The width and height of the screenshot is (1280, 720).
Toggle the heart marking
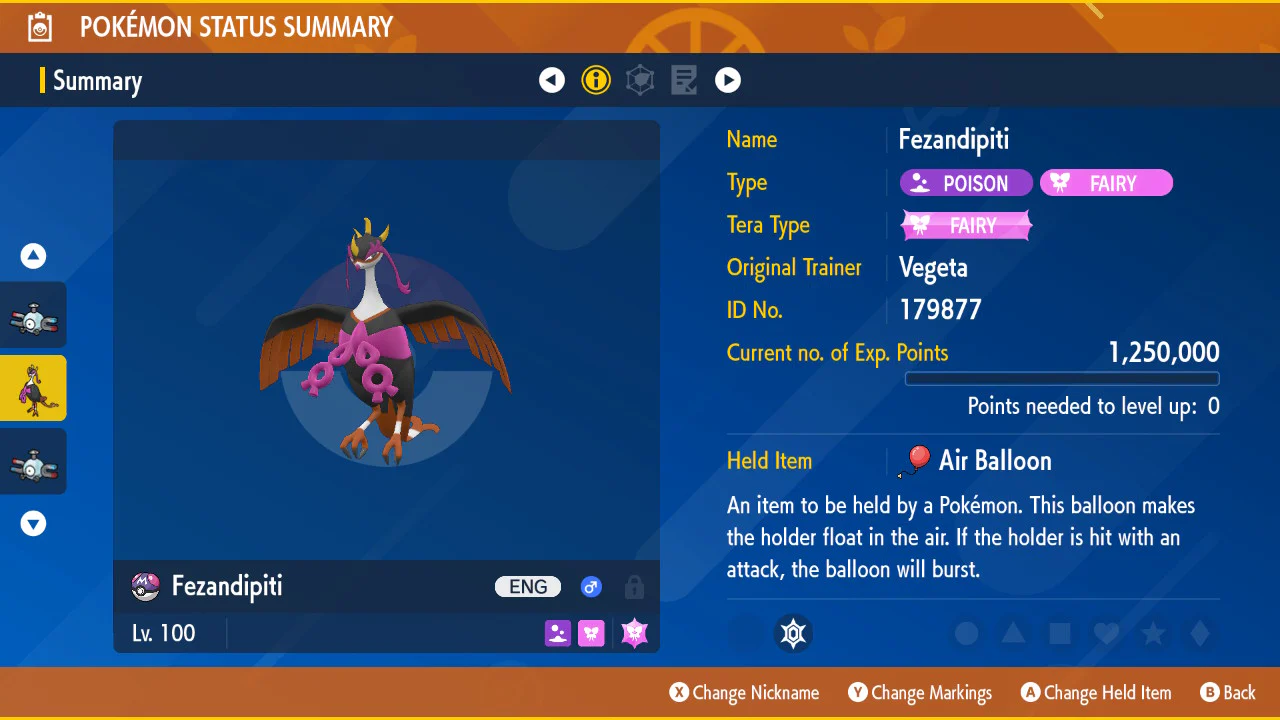point(1106,634)
